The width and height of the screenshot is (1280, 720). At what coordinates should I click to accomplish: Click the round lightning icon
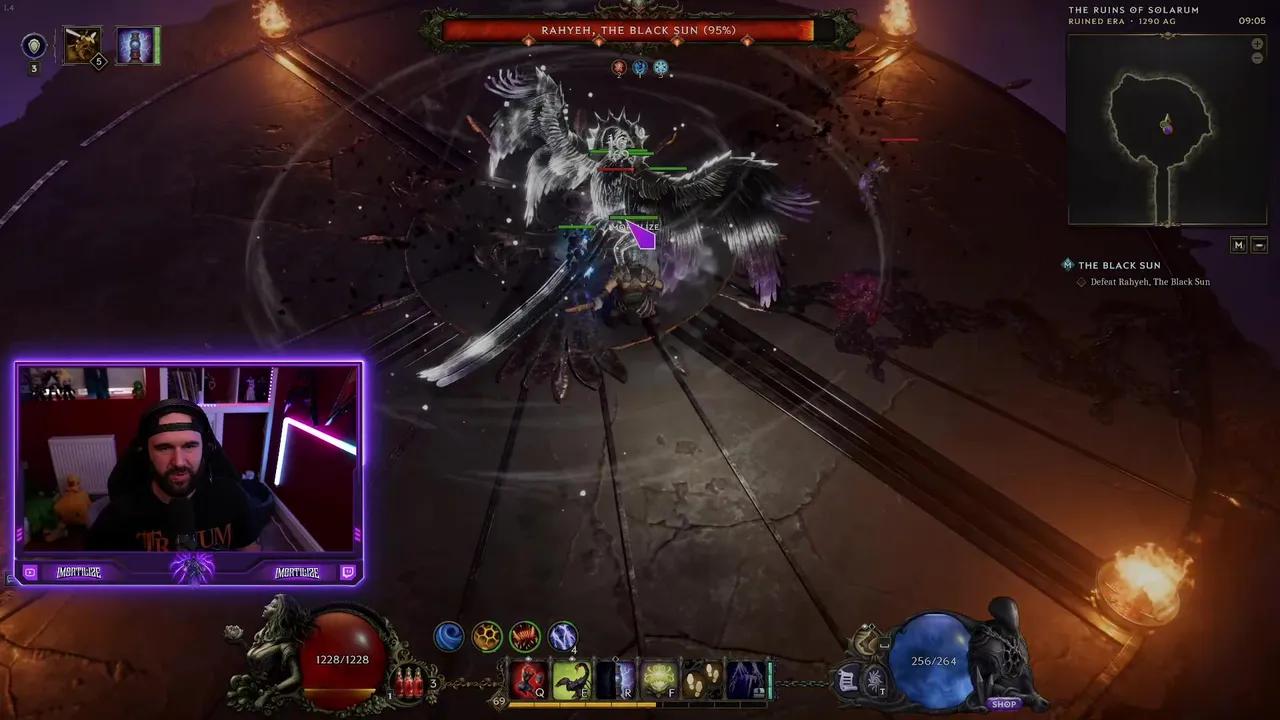pos(563,636)
